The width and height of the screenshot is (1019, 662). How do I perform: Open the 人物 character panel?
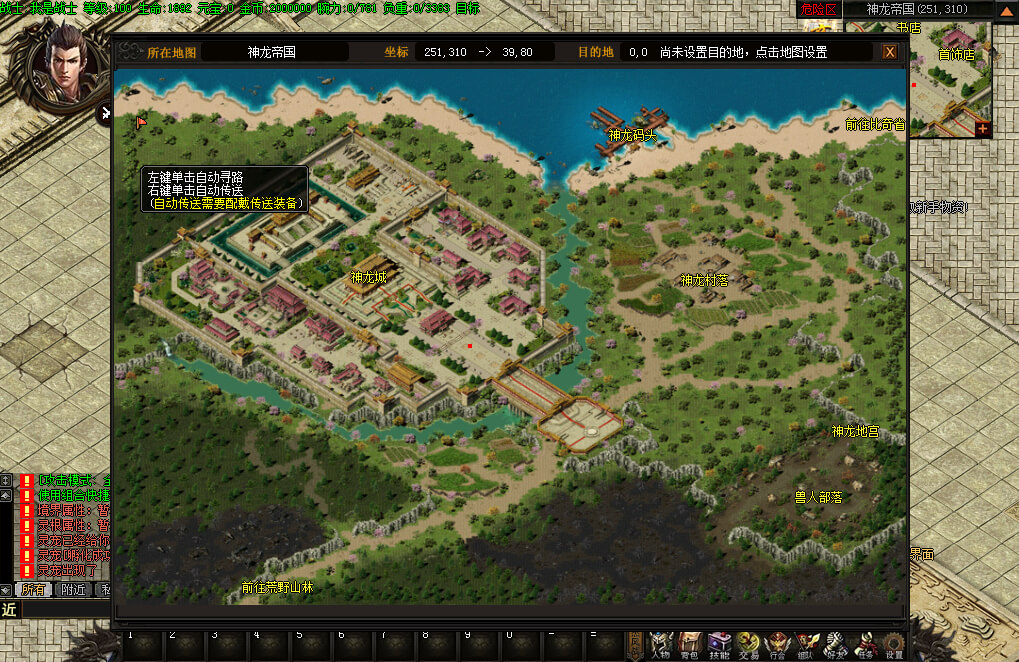(x=660, y=645)
